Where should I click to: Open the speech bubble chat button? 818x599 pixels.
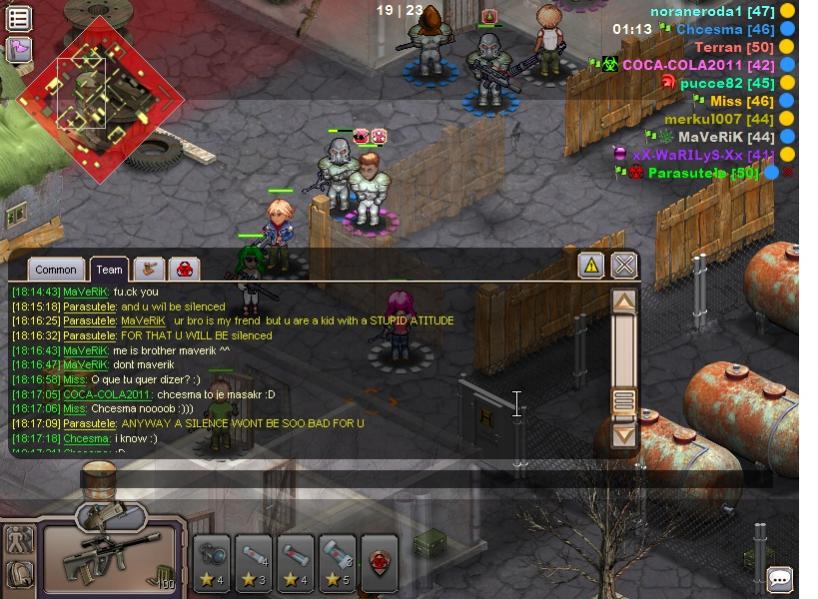point(780,578)
